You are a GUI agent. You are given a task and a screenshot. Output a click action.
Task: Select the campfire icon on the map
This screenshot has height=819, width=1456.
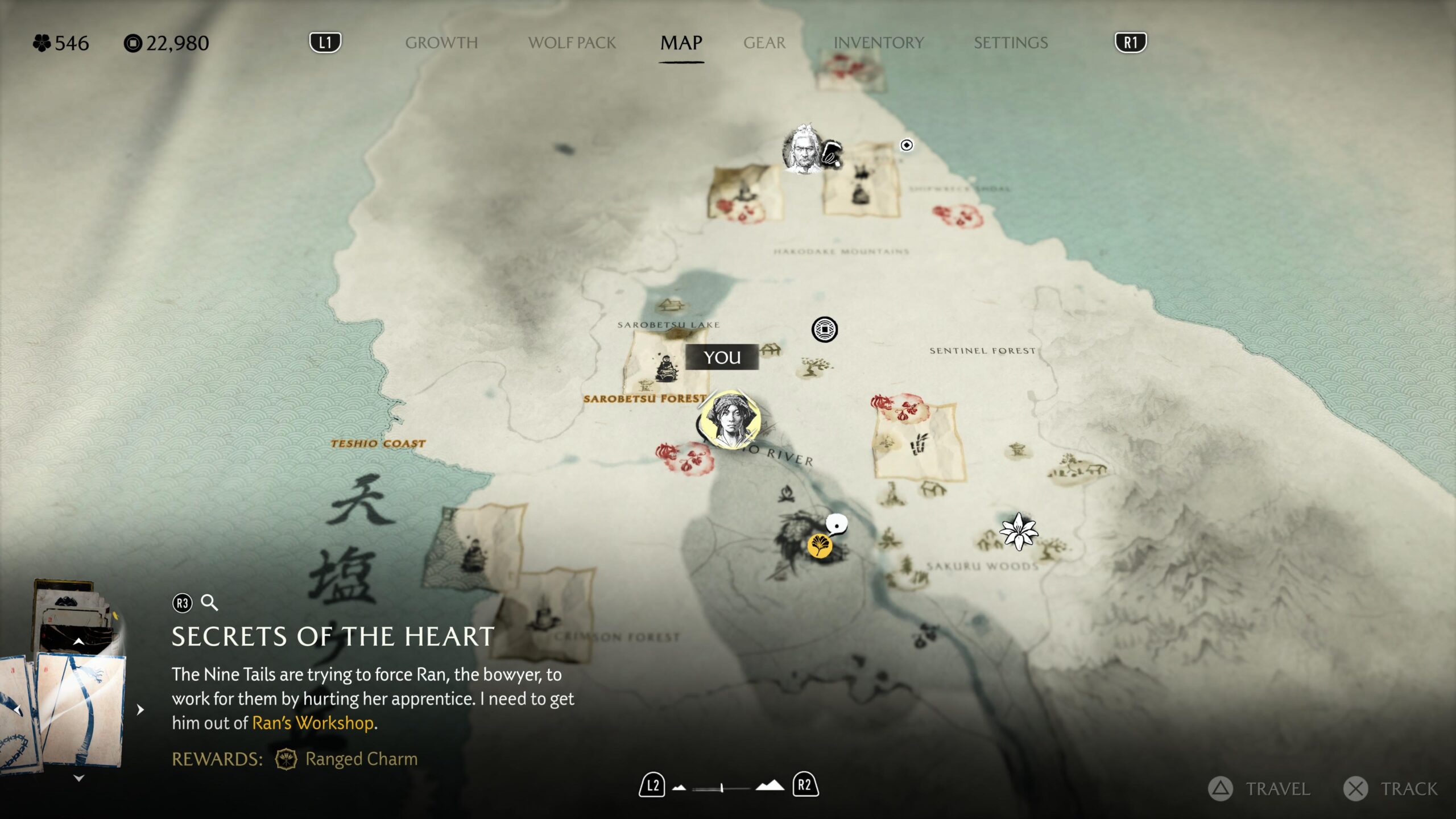pyautogui.click(x=786, y=493)
